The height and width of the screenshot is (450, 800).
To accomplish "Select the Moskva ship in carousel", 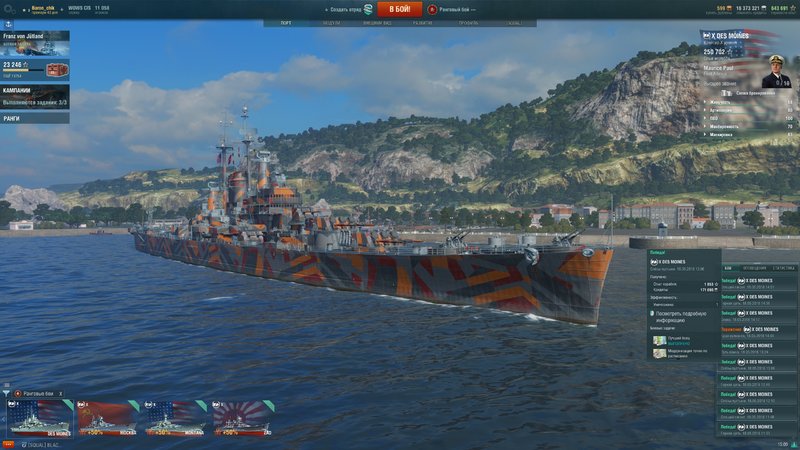I will tap(109, 420).
